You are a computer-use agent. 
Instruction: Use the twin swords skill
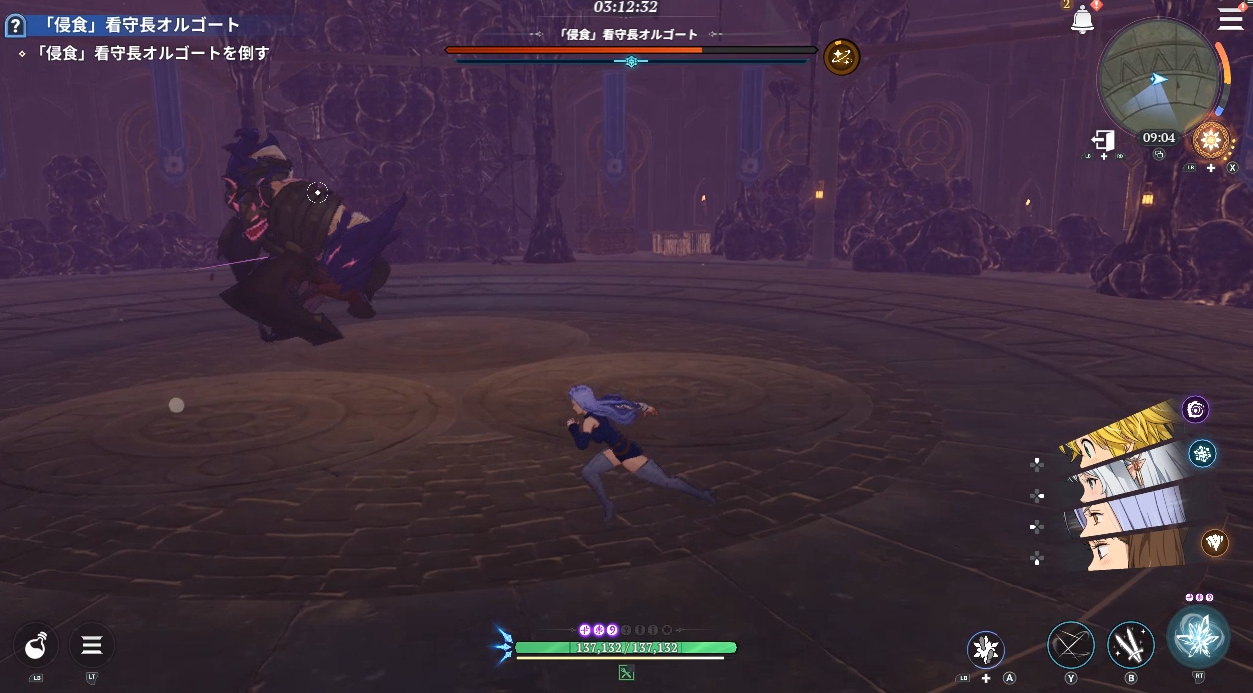click(x=1131, y=645)
